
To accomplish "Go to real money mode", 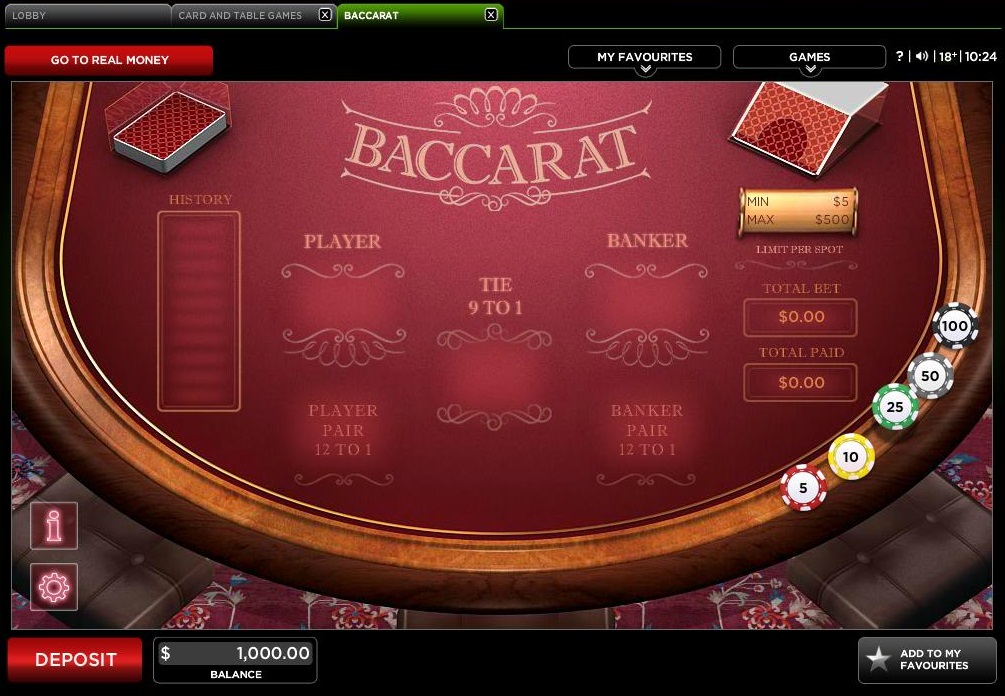I will click(x=109, y=60).
